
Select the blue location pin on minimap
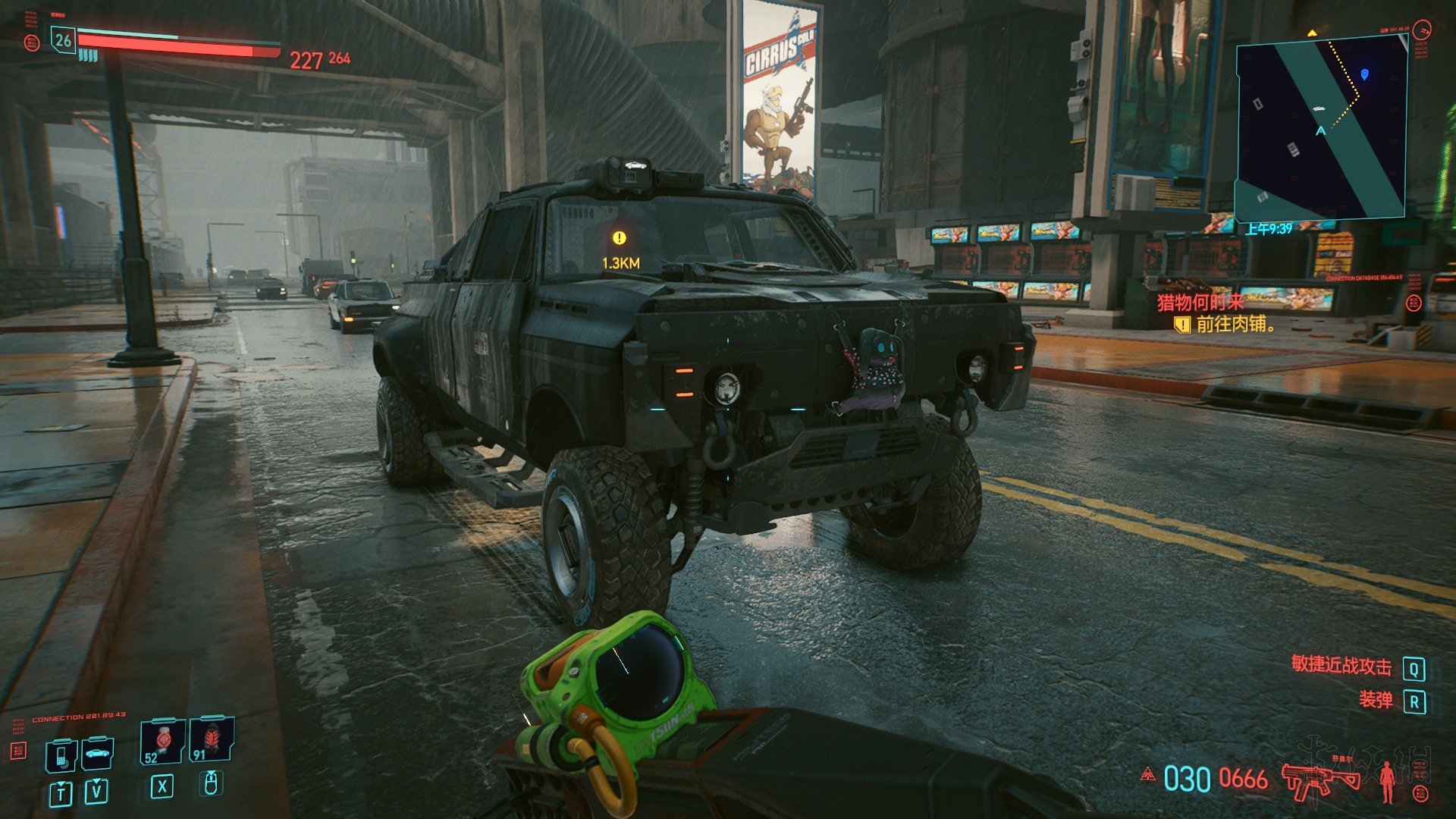(1364, 74)
